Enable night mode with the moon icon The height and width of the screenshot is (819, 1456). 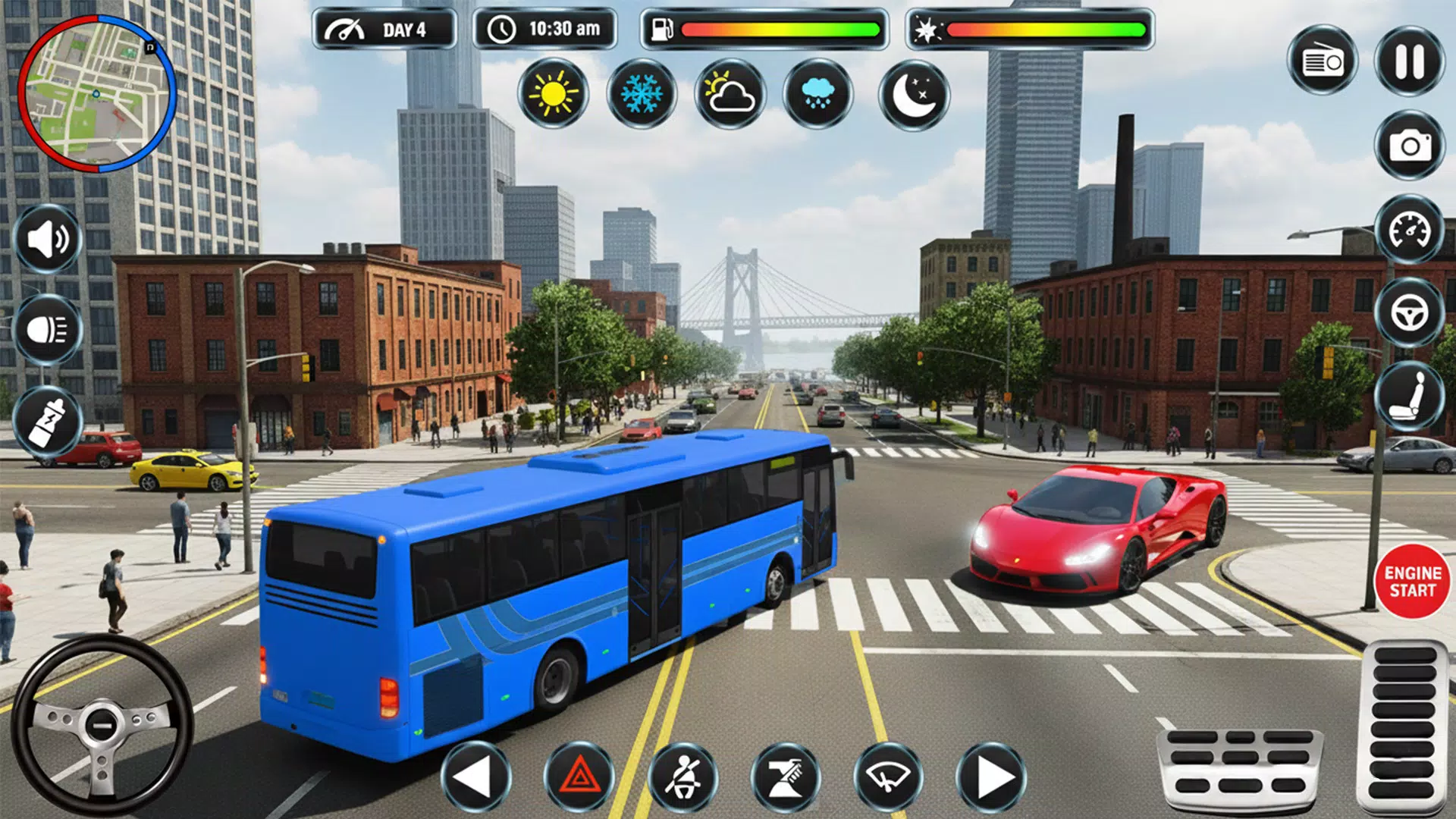(x=914, y=95)
